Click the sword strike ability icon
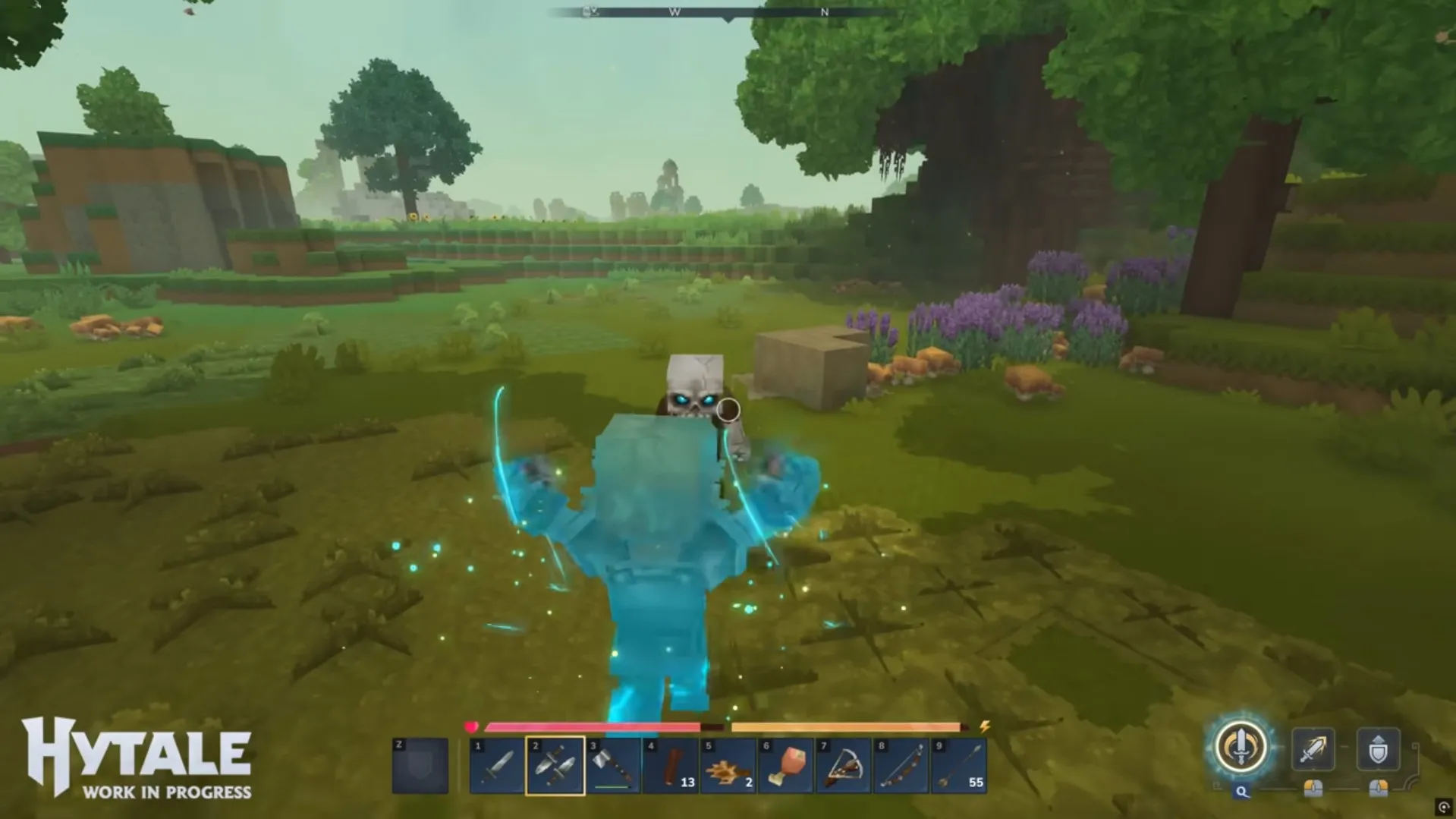The image size is (1456, 819). 1313,749
